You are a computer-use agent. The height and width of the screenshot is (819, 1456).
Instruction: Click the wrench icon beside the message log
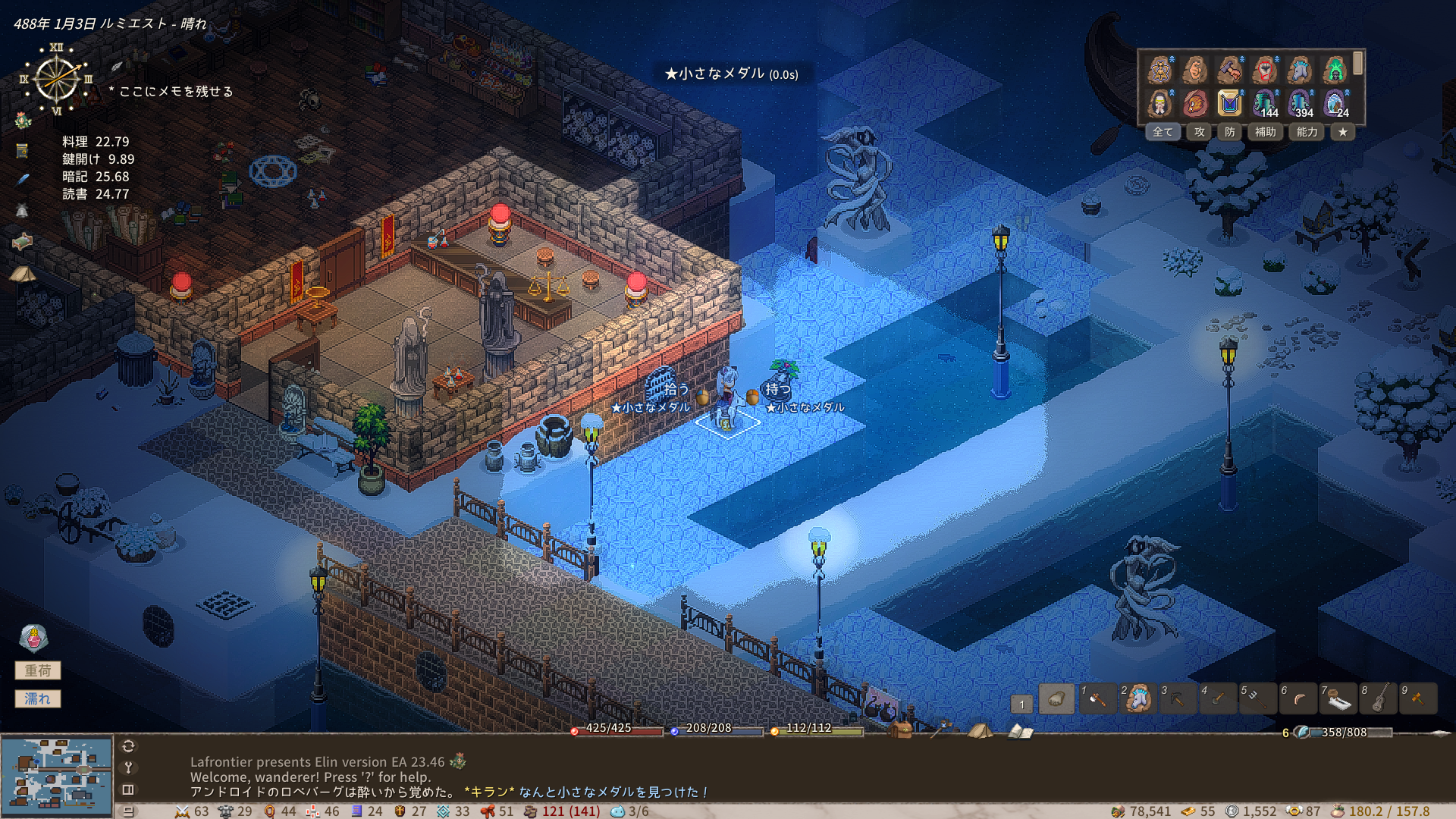[128, 767]
